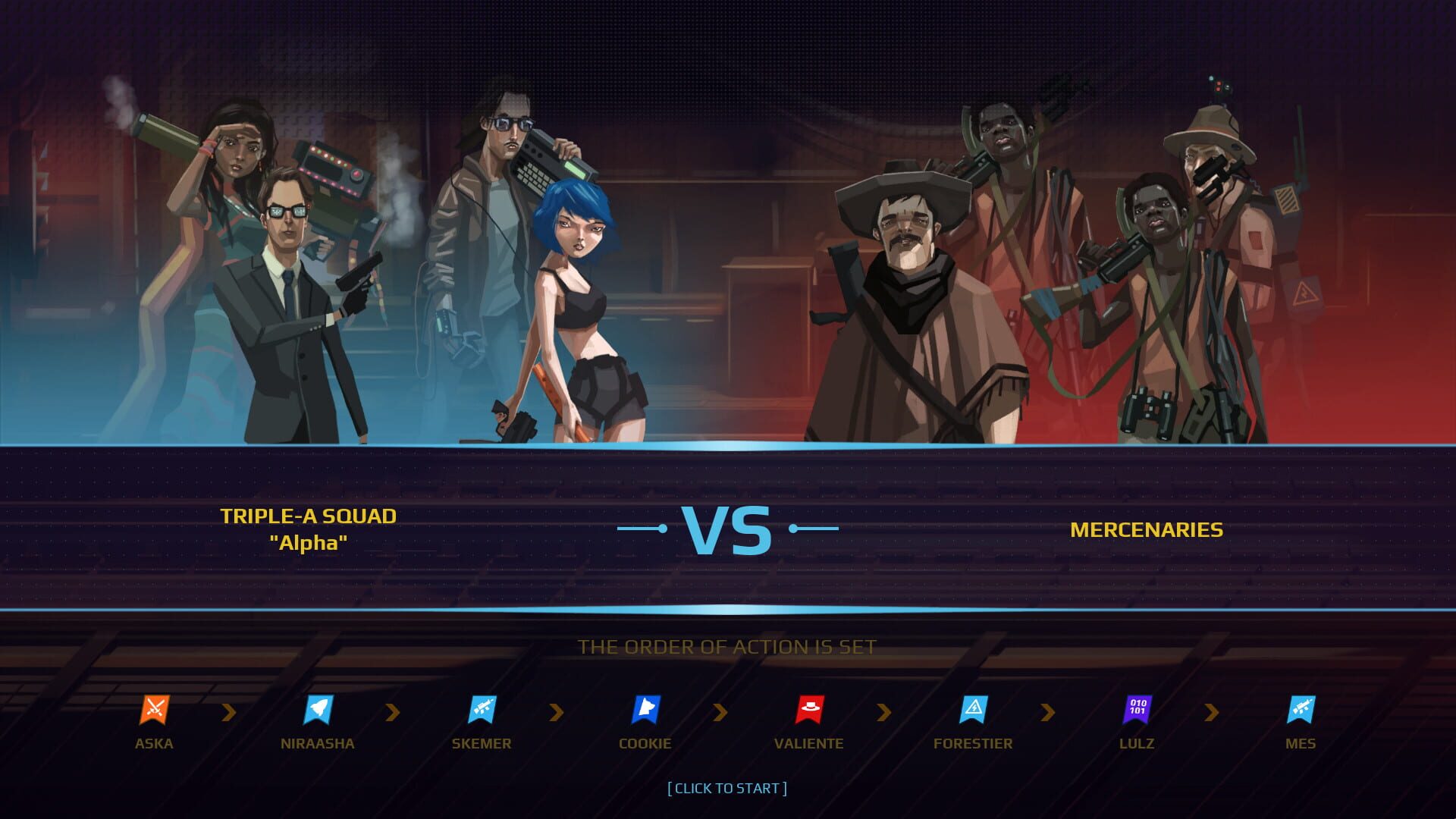Click the Click To Start prompt
1456x819 pixels.
[726, 788]
